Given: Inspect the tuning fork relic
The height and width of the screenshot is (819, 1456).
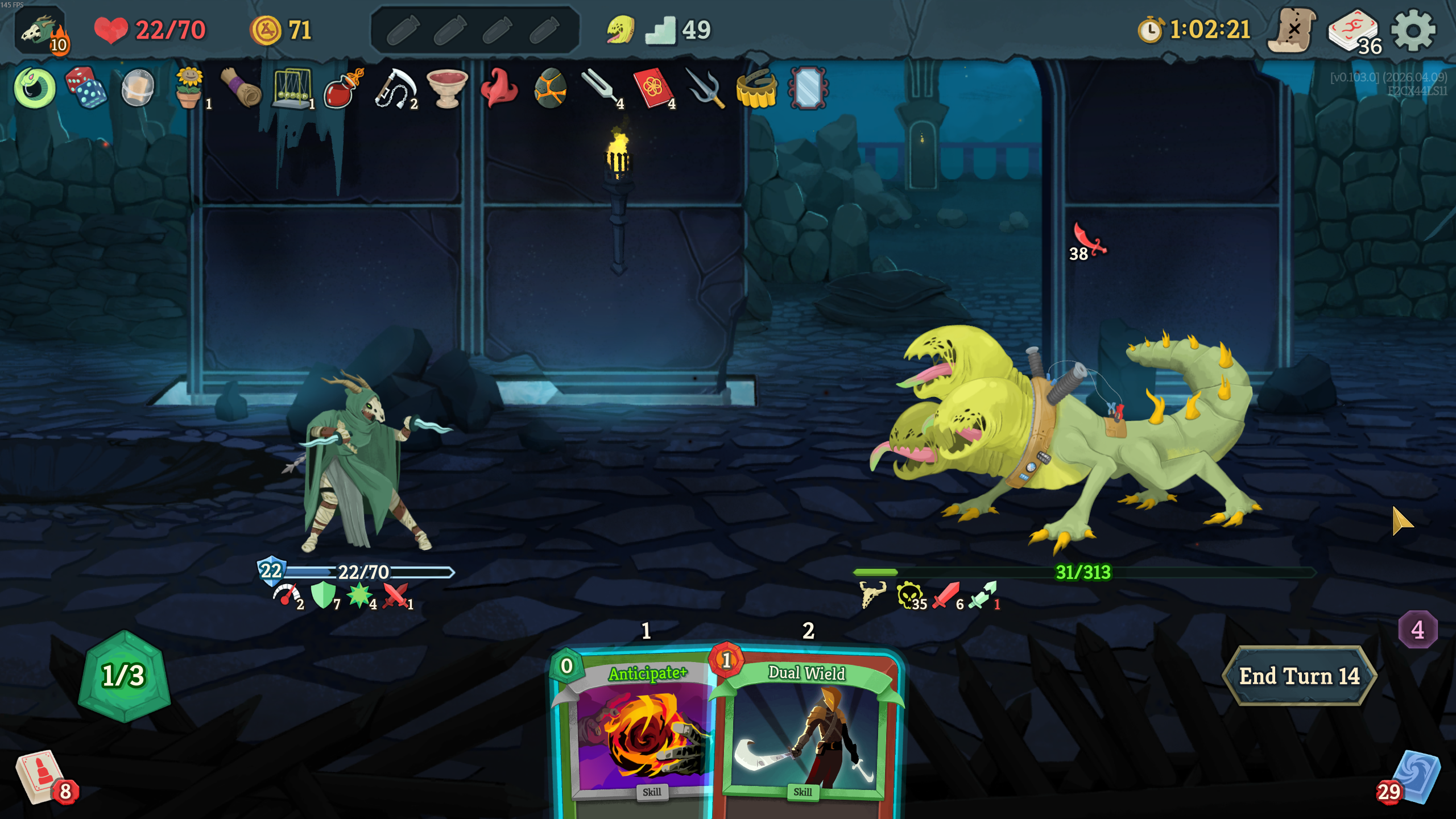Looking at the screenshot, I should coord(599,88).
